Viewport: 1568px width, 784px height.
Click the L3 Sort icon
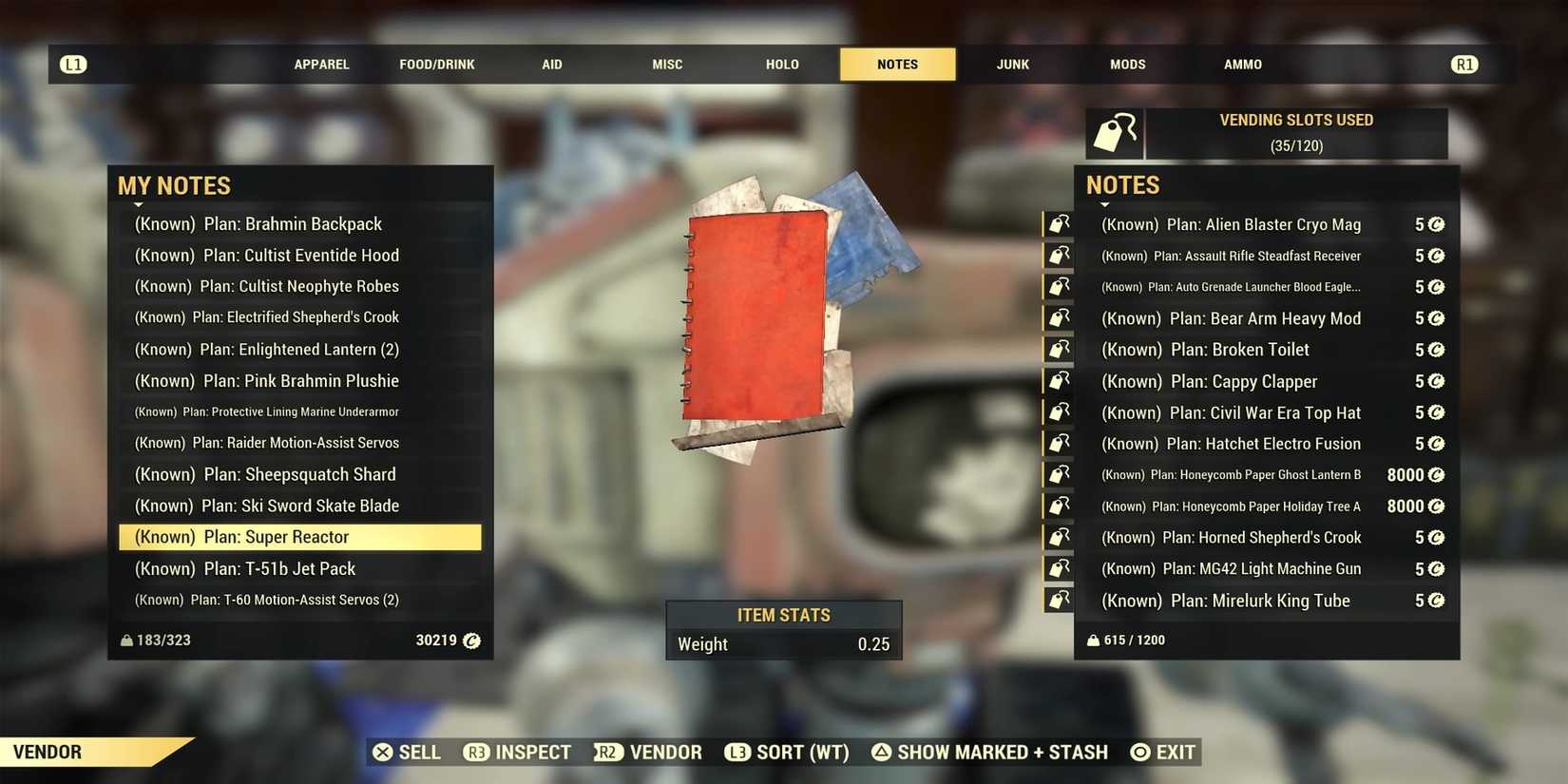point(737,752)
